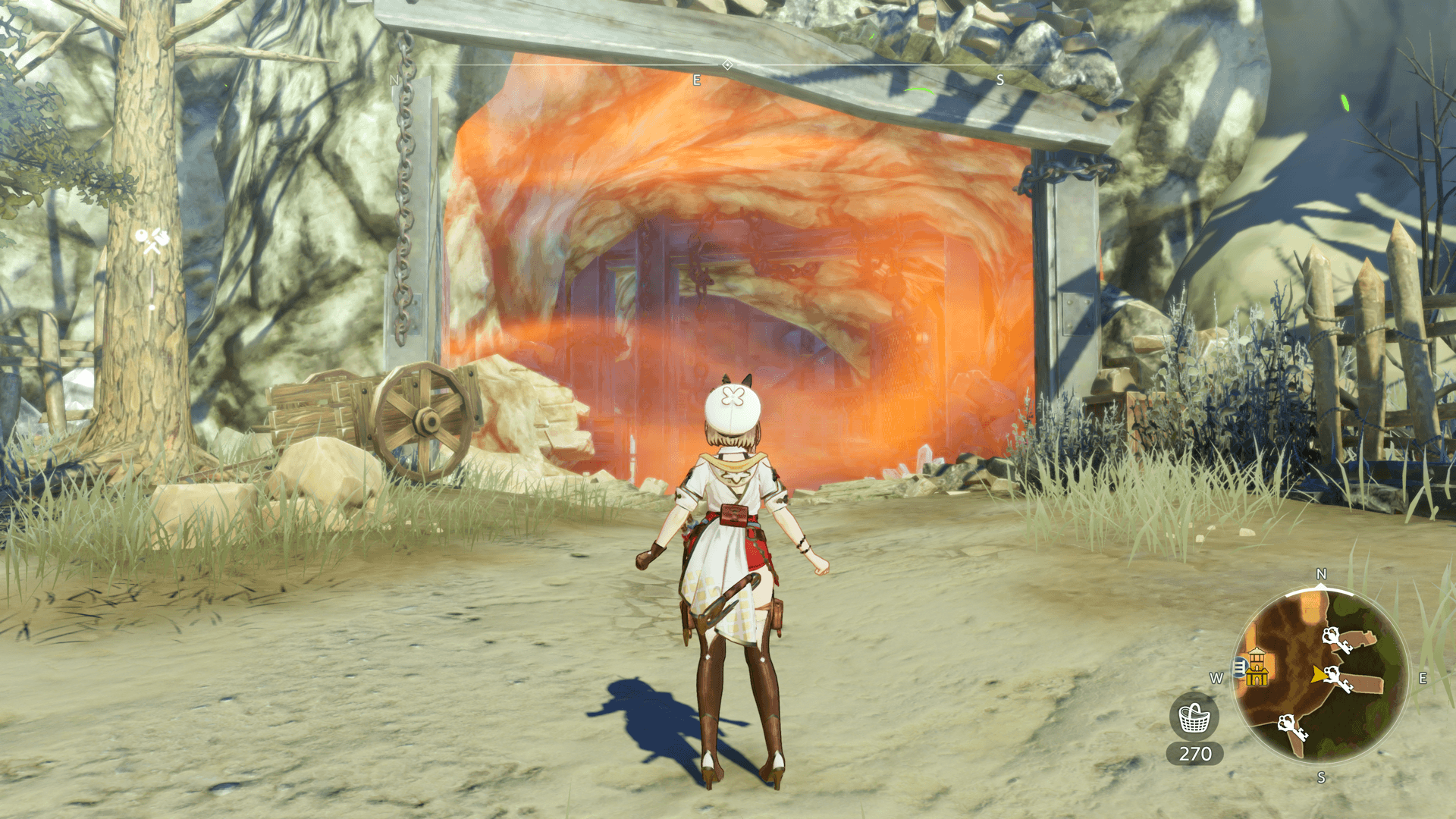Image resolution: width=1456 pixels, height=819 pixels.
Task: Select the golden tower landmark on minimap
Action: 1257,667
